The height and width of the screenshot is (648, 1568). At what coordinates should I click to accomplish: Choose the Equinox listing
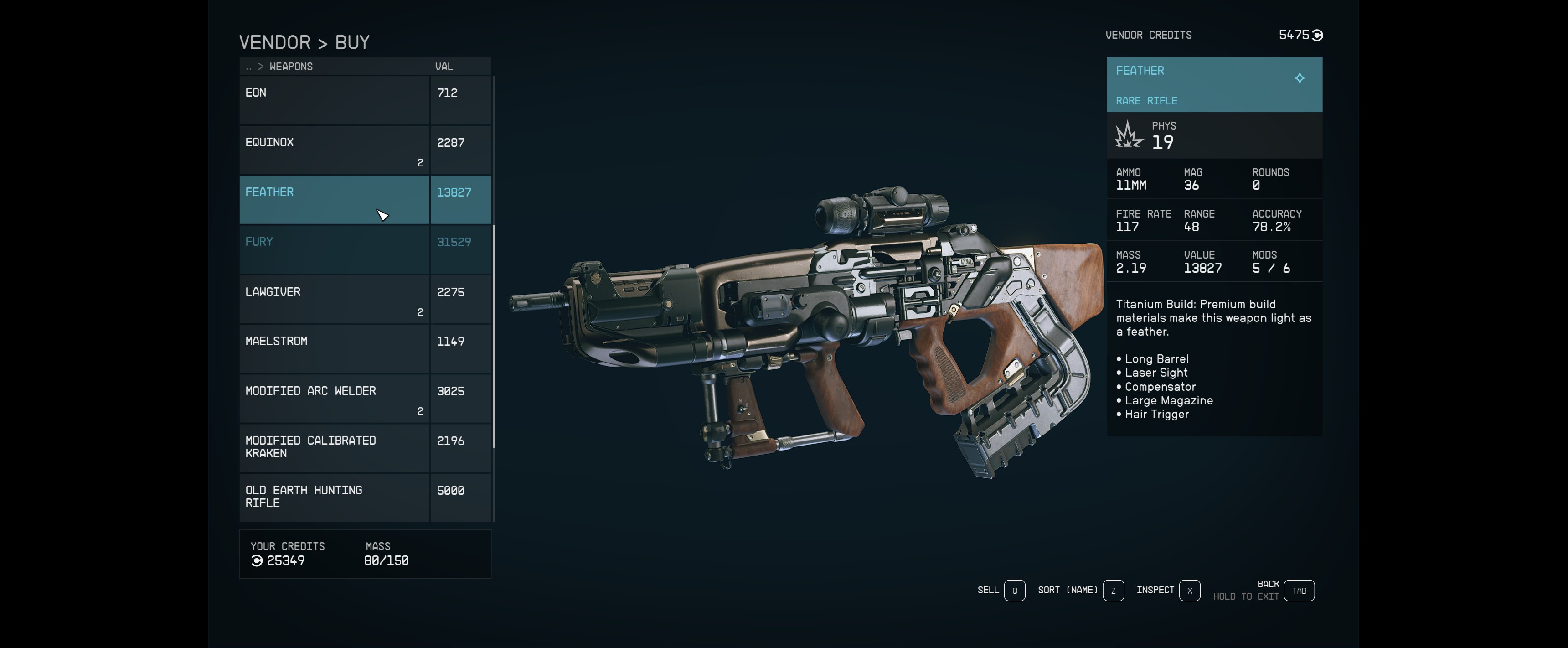[x=334, y=150]
